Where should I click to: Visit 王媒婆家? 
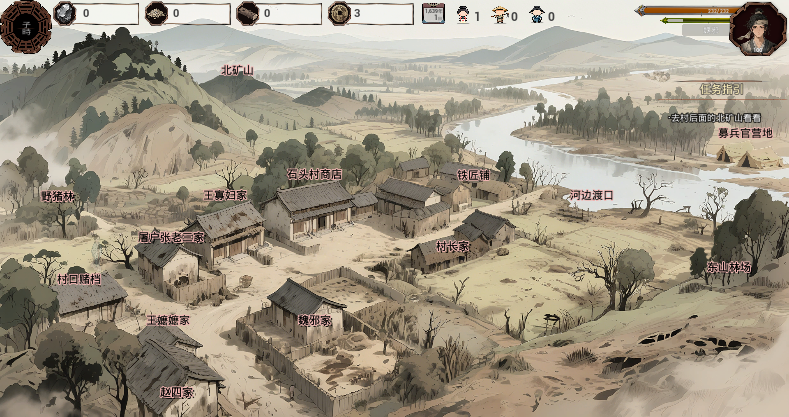[x=167, y=320]
